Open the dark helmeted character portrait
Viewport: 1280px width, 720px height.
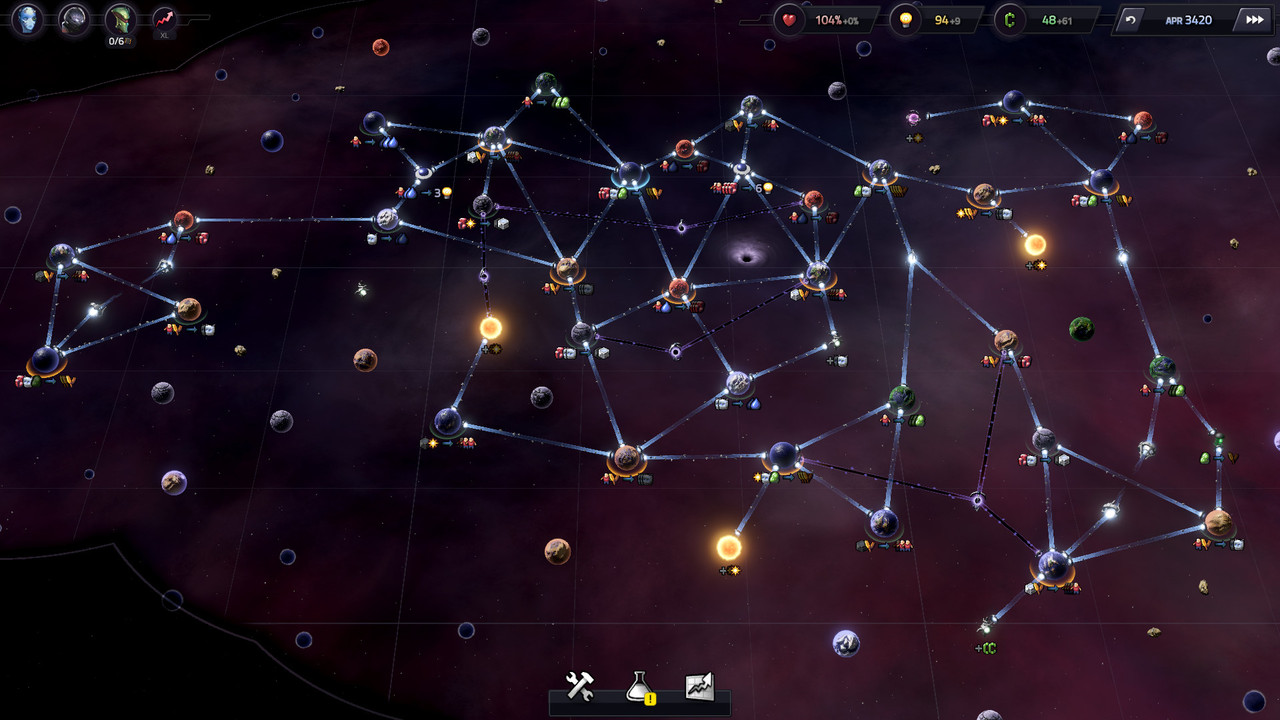[74, 19]
